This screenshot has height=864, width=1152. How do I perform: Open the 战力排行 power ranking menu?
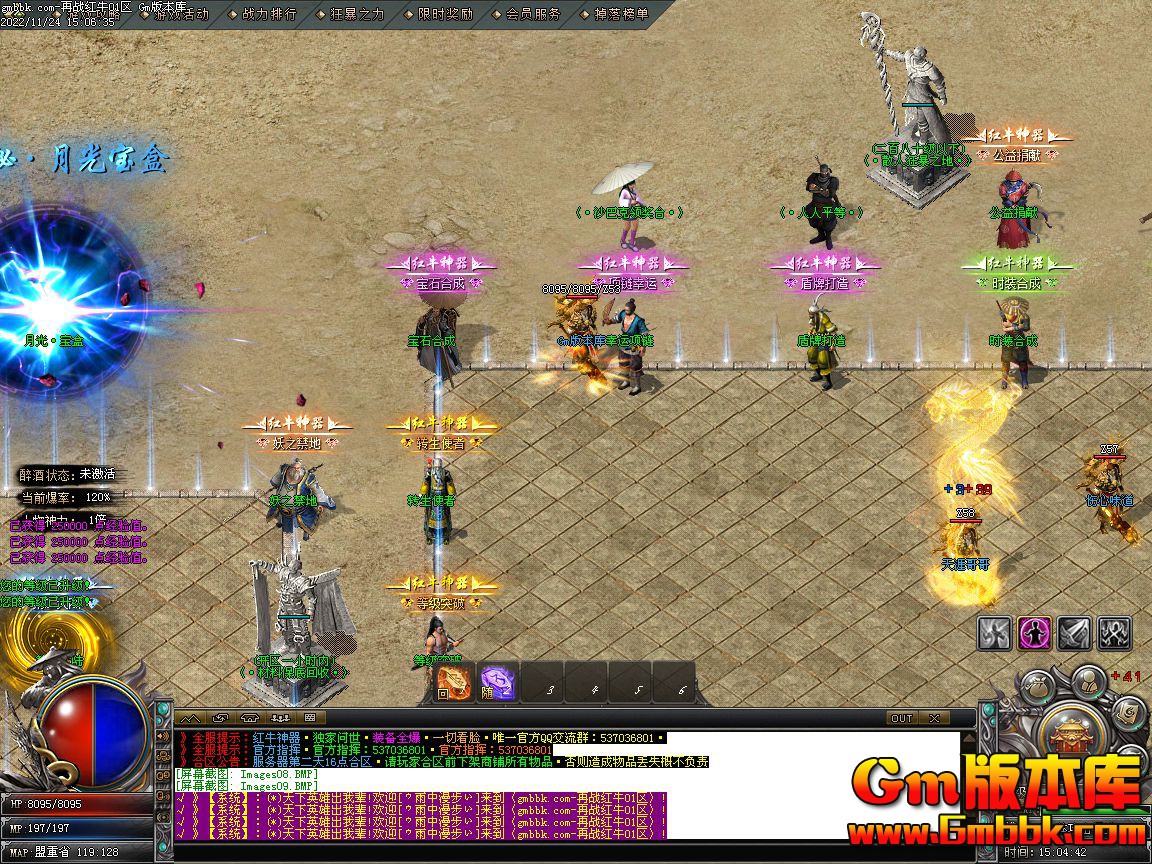tap(269, 14)
